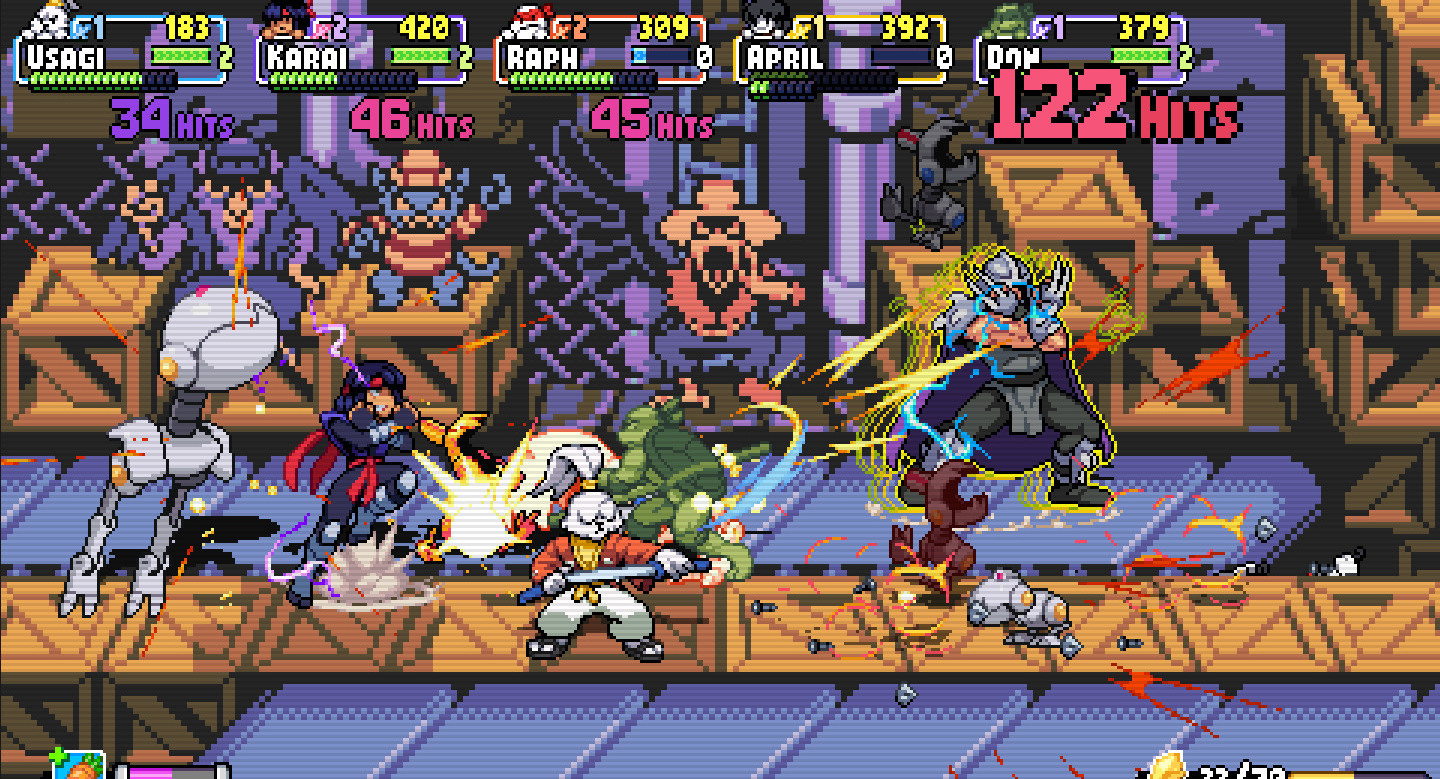Click the yellow crystal counter icon

(x=1166, y=768)
